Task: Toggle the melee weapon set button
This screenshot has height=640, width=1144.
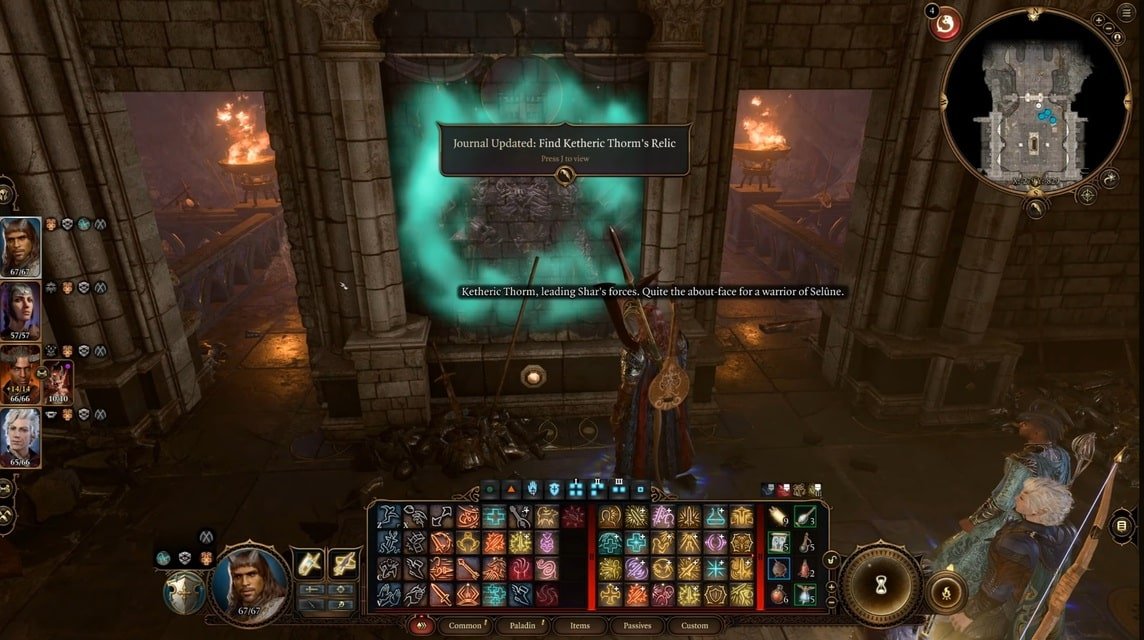Action: coord(307,565)
